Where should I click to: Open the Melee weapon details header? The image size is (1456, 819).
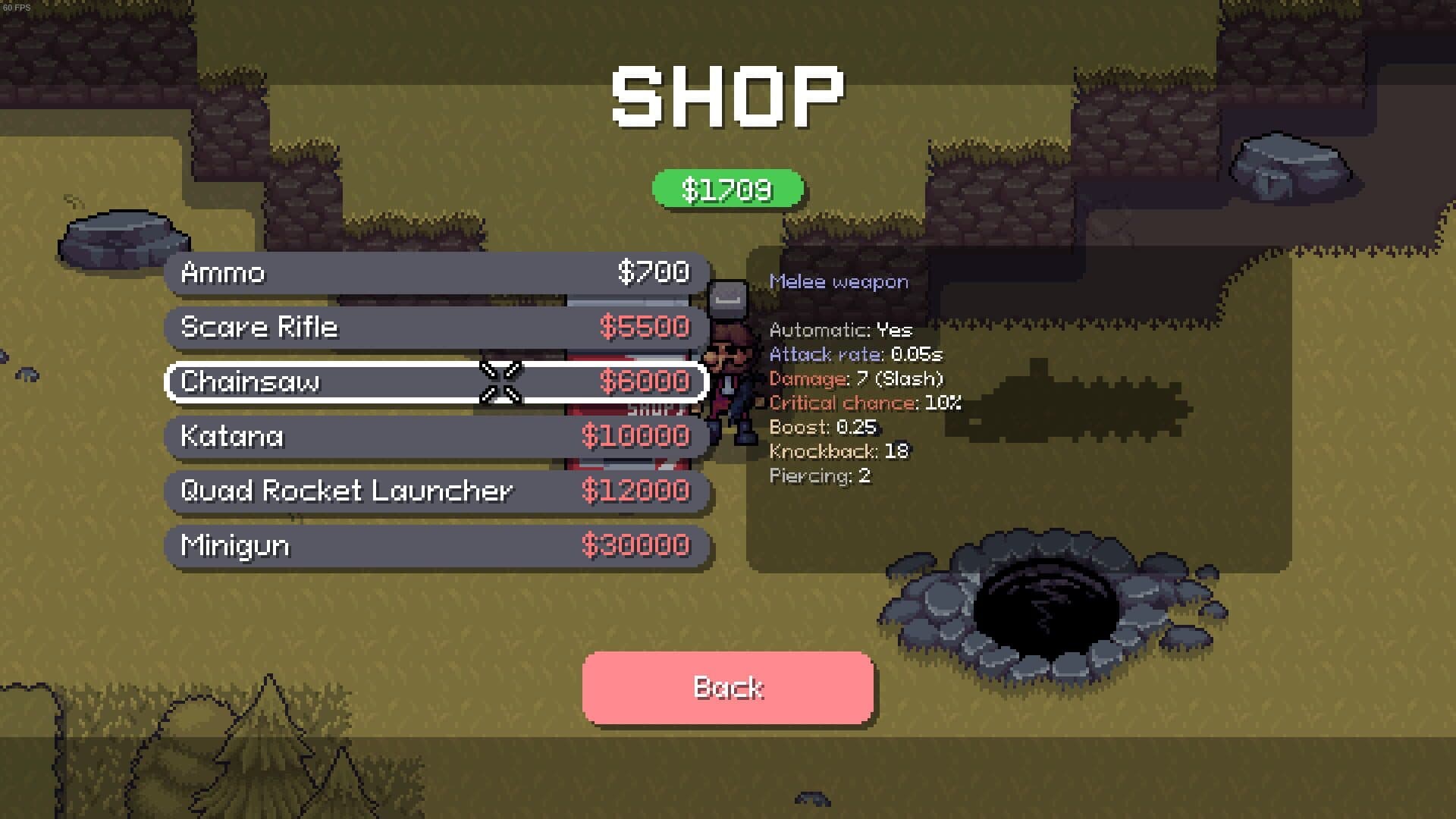[837, 281]
